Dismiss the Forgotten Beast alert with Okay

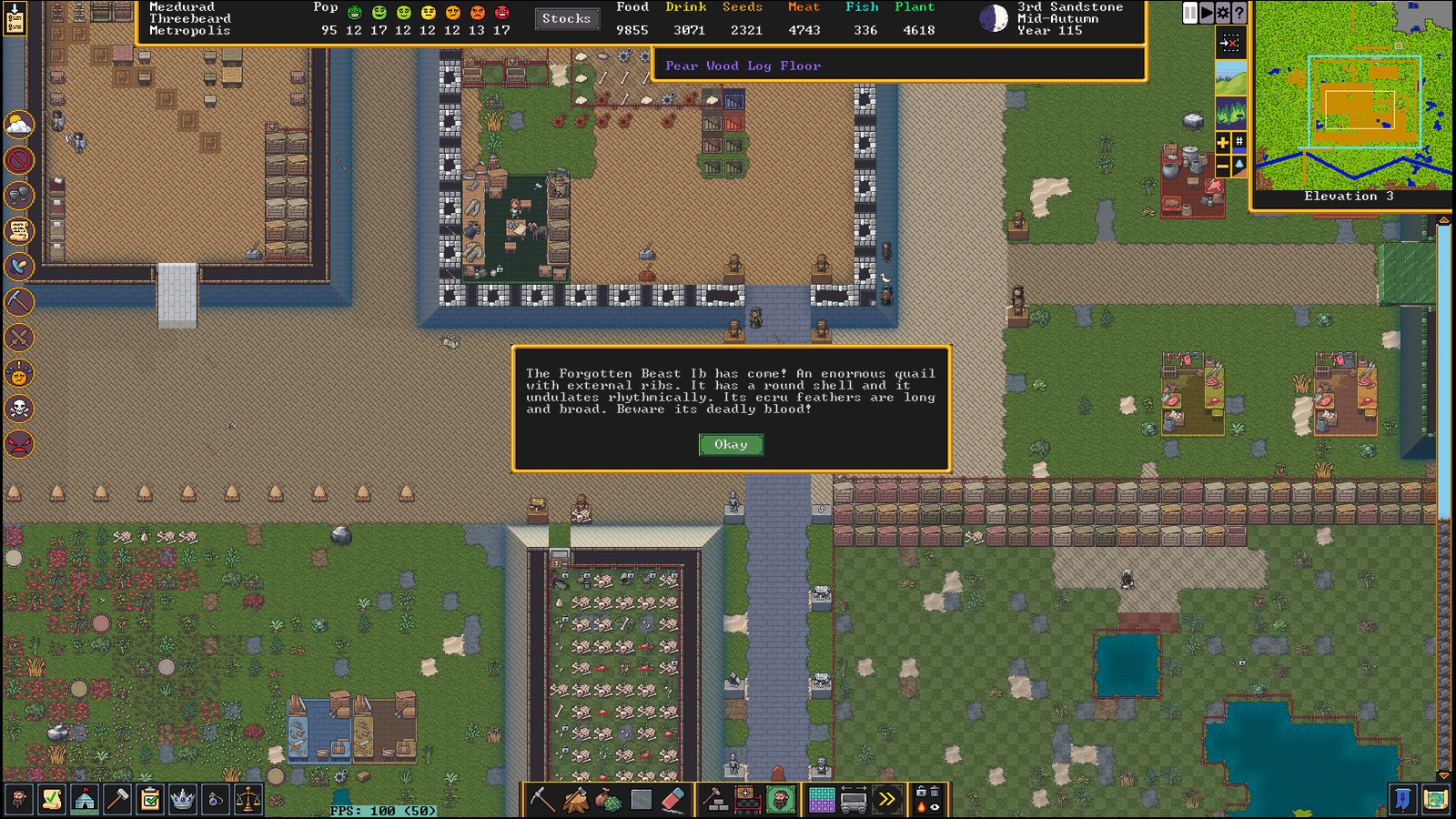[731, 444]
